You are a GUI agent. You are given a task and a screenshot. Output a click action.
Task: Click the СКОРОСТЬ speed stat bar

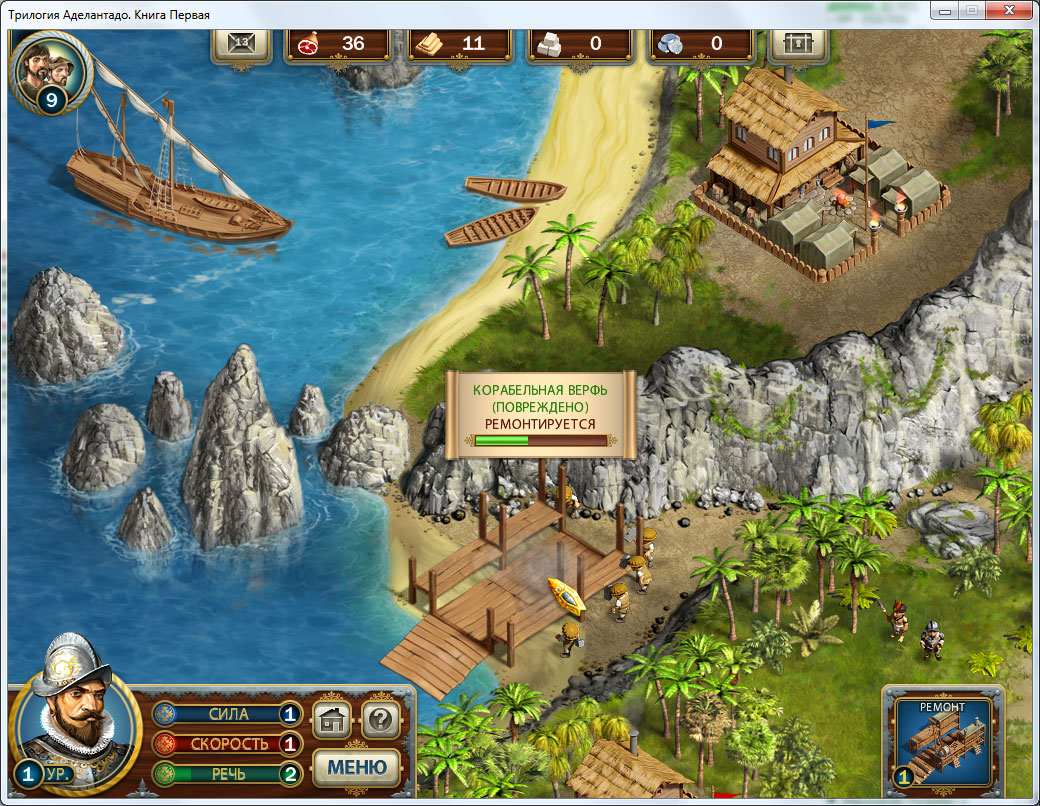point(227,744)
